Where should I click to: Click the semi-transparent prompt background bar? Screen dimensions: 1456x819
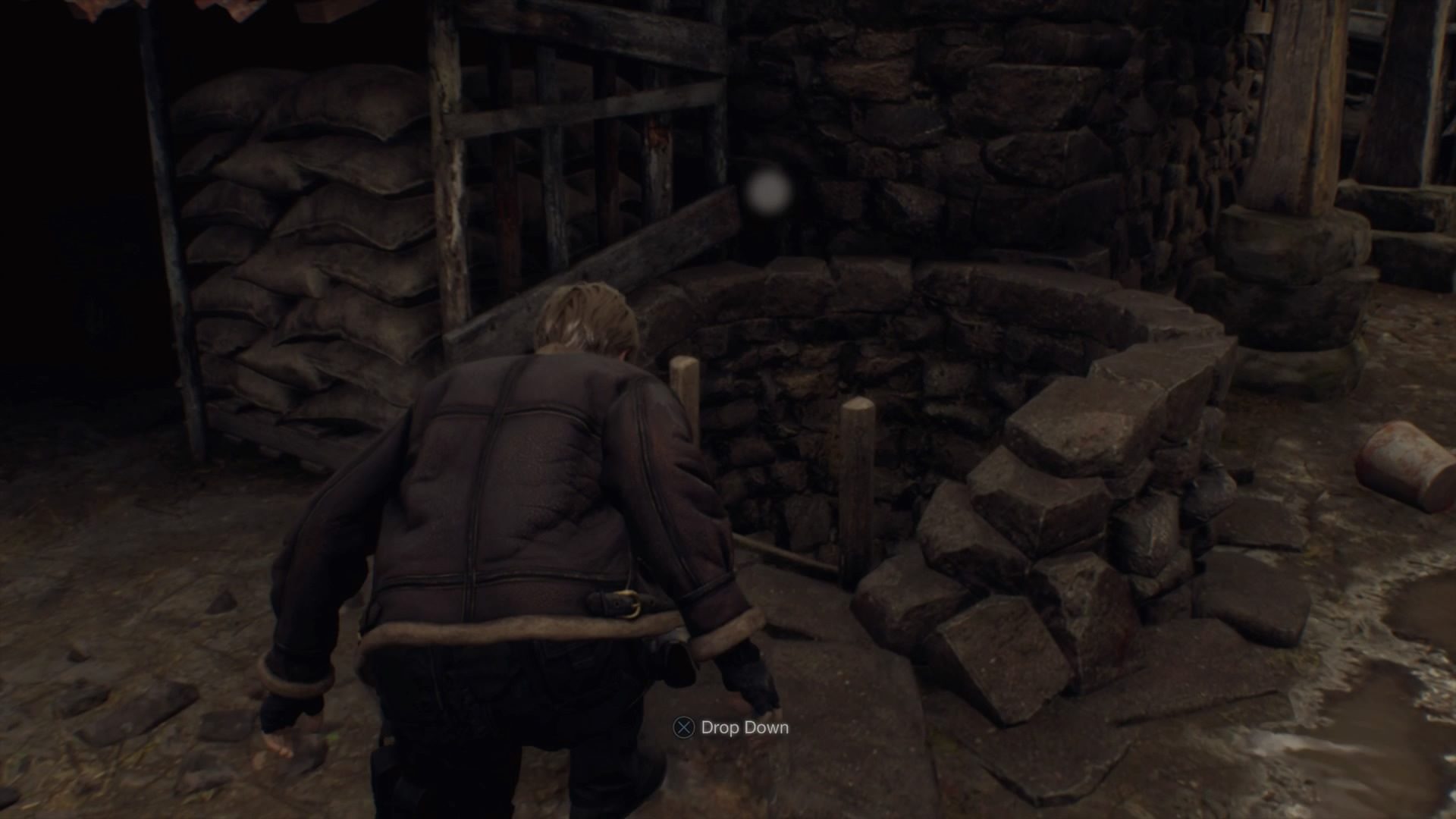click(x=732, y=726)
